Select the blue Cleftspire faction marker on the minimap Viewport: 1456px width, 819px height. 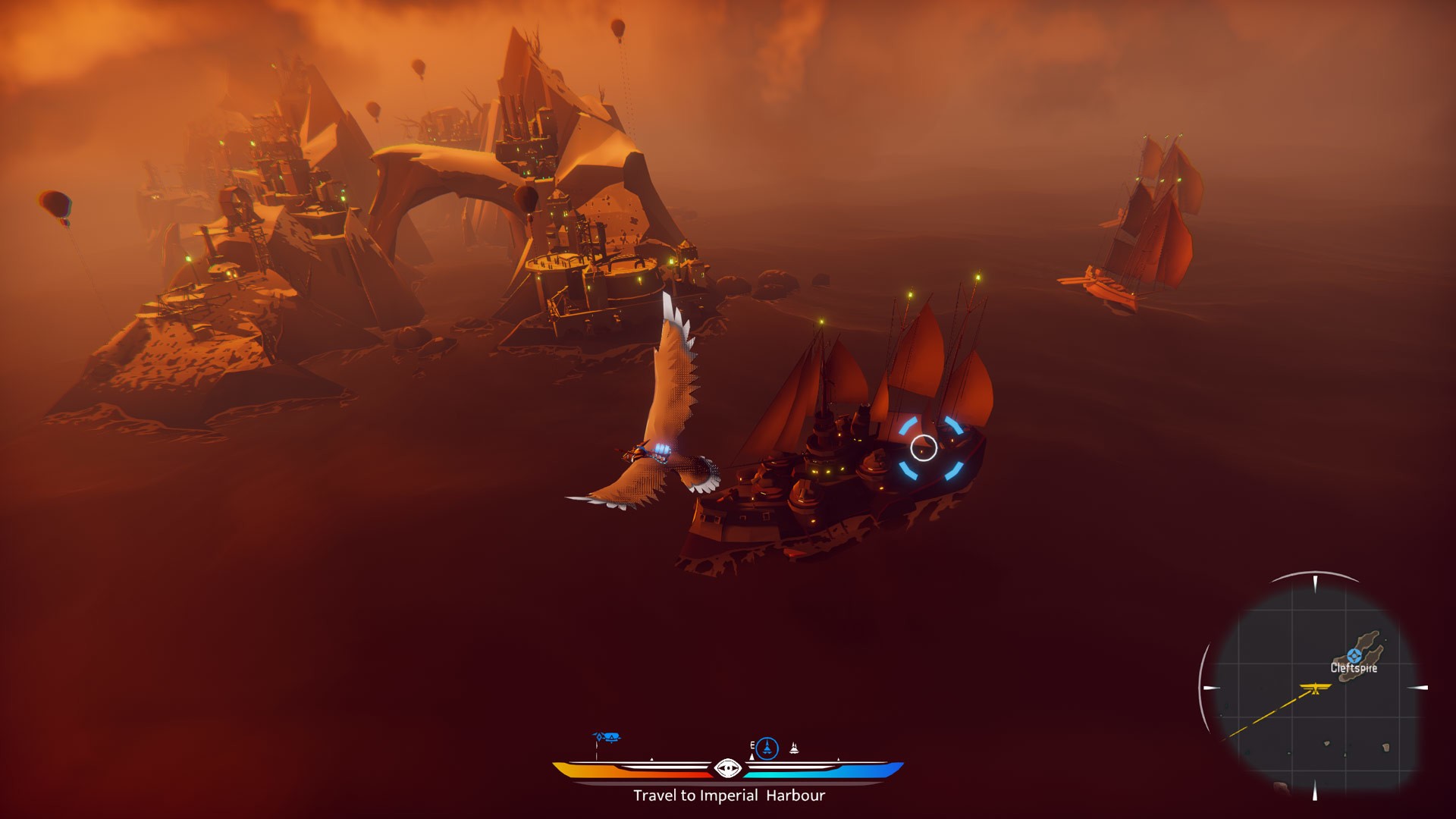pyautogui.click(x=1354, y=655)
